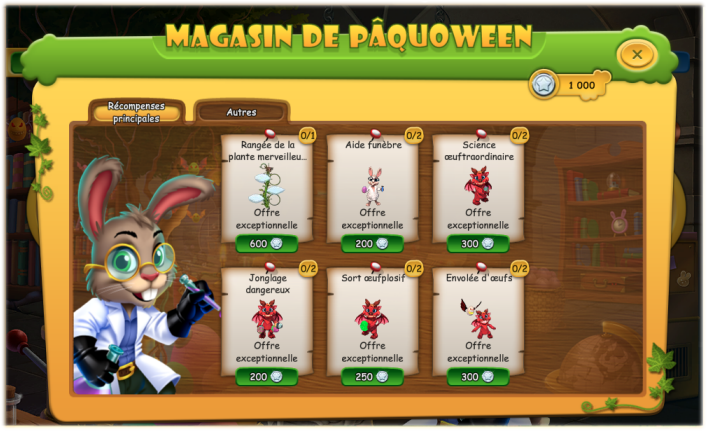Select the Envolée d'œufs offer card

[477, 320]
